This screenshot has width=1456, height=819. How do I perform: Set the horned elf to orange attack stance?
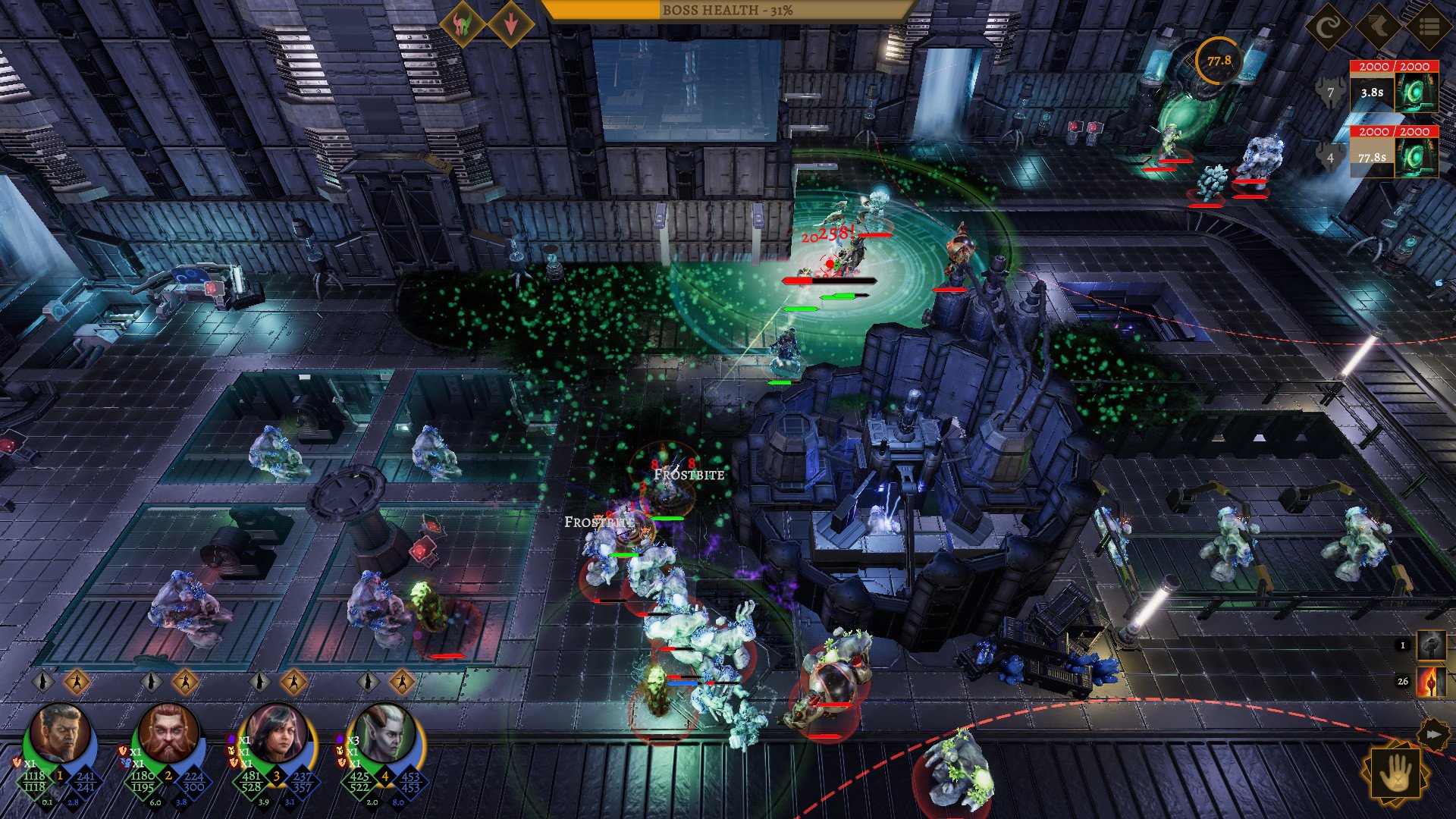tap(402, 682)
